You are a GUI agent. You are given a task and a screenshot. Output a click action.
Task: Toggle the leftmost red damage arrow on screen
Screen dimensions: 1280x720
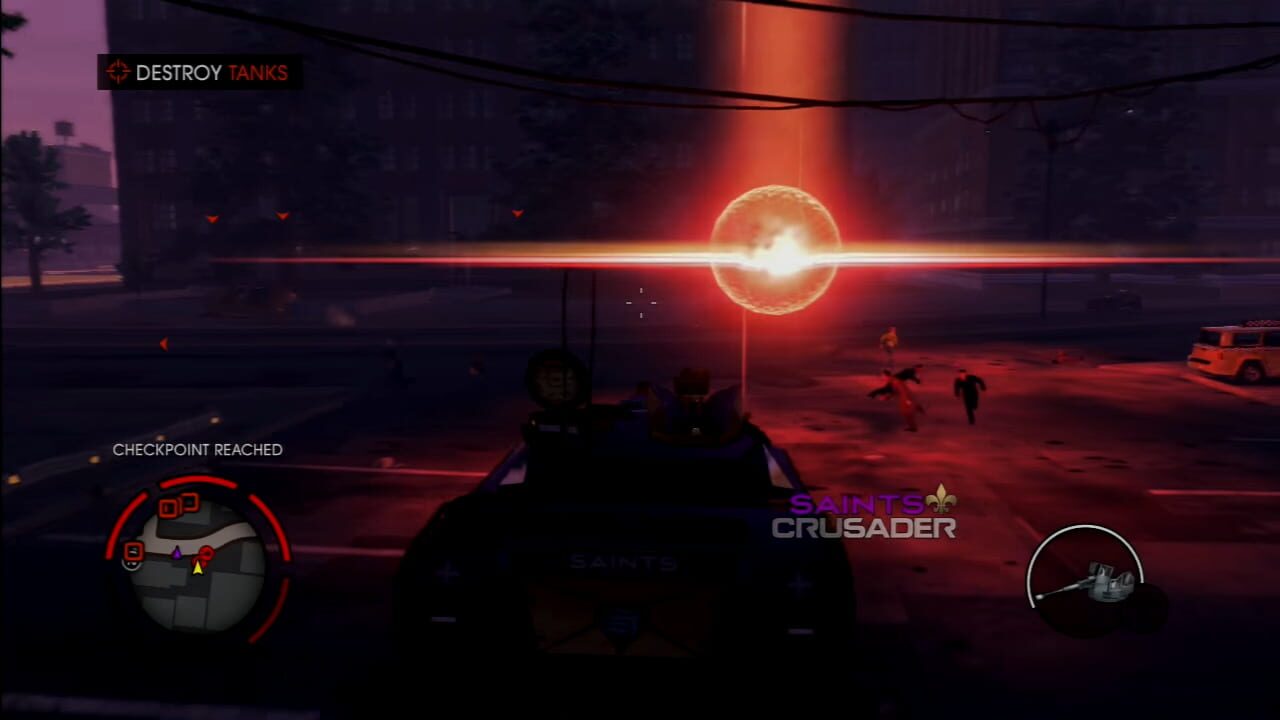pyautogui.click(x=163, y=344)
